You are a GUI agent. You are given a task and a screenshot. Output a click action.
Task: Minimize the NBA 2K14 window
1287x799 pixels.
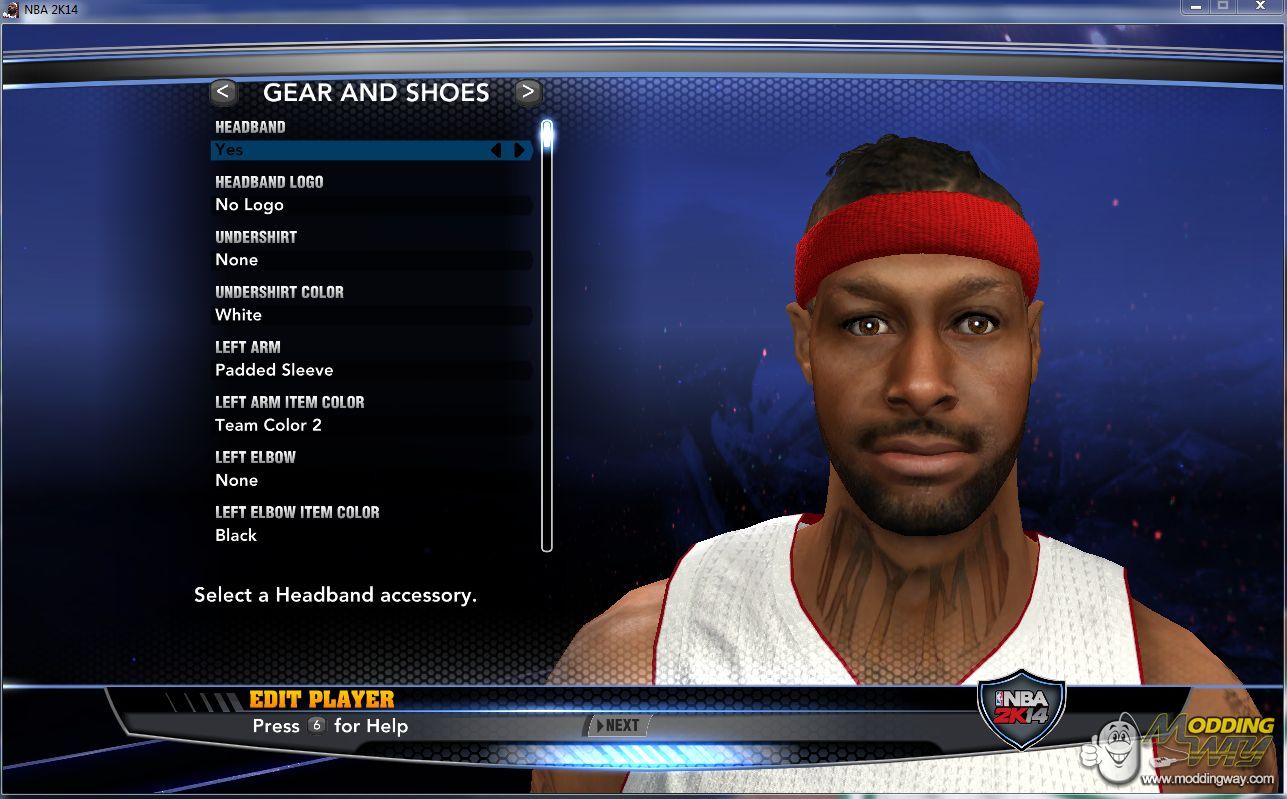1196,6
